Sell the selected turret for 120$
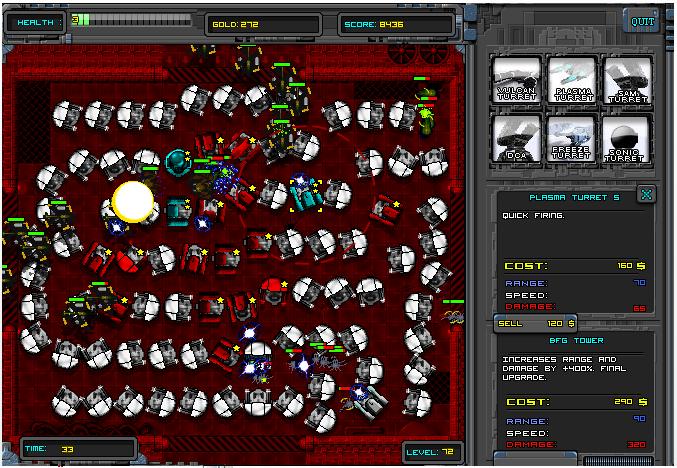 click(537, 323)
